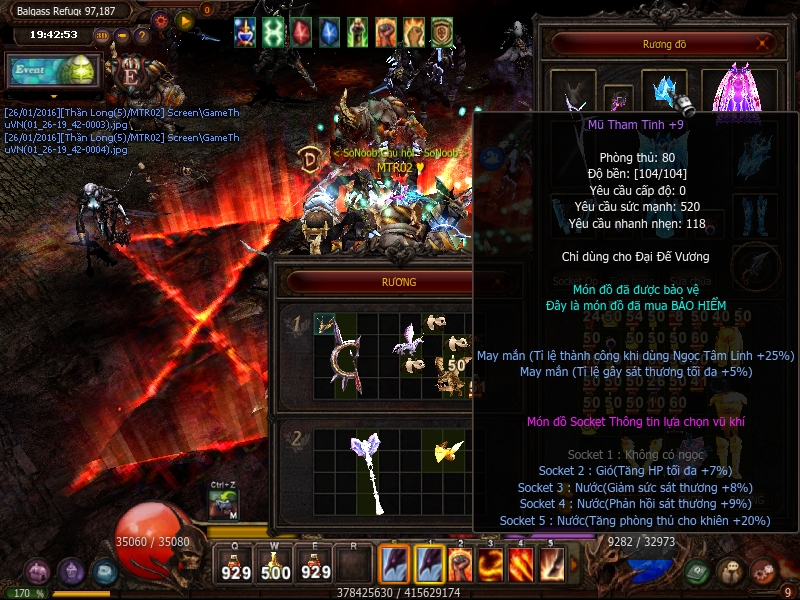Select the skill in hotbar slot 5
This screenshot has height=600, width=800.
[x=551, y=565]
